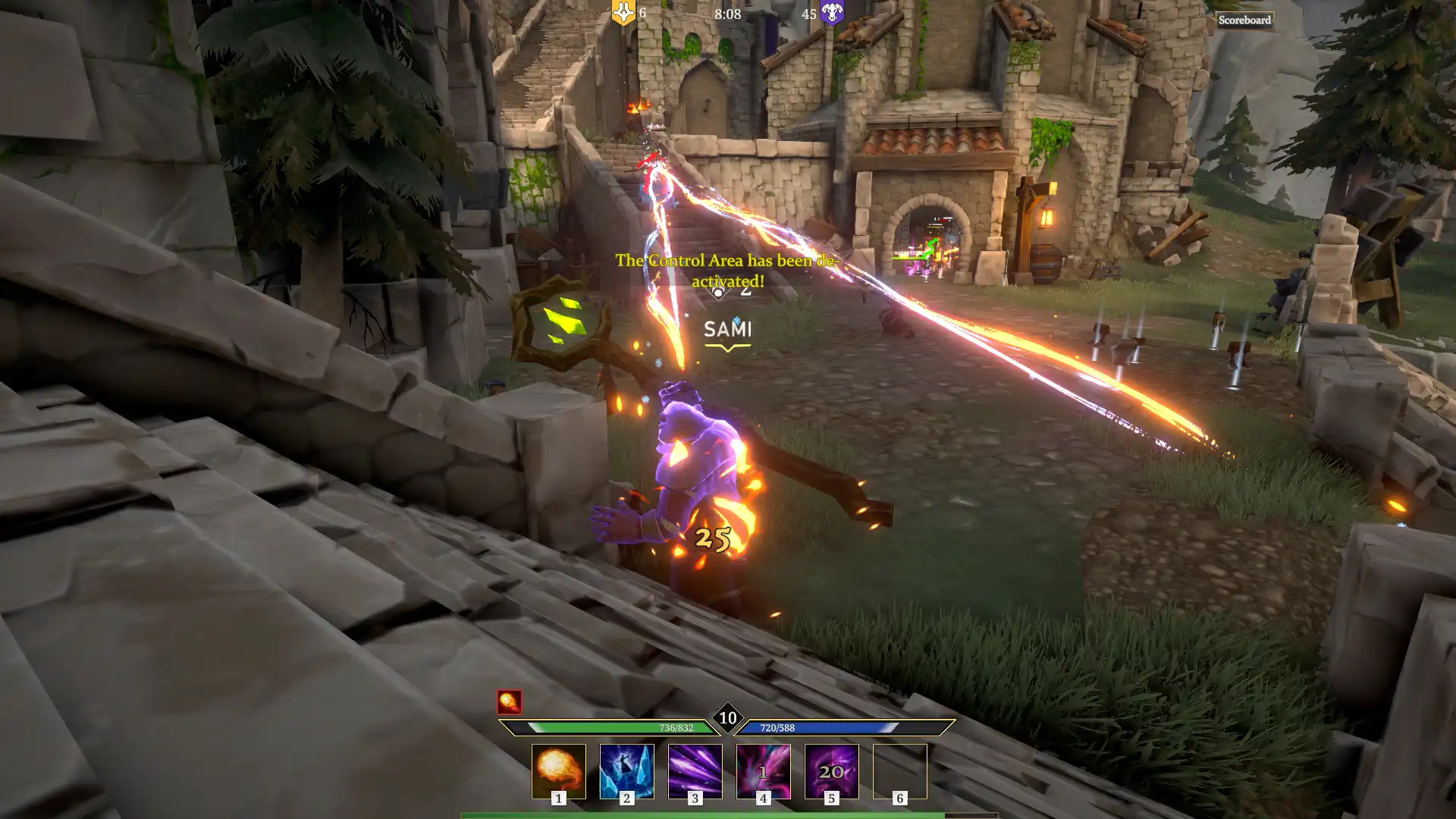Image resolution: width=1456 pixels, height=819 pixels.
Task: Use the purple streaks ability in slot 3
Action: tap(695, 771)
